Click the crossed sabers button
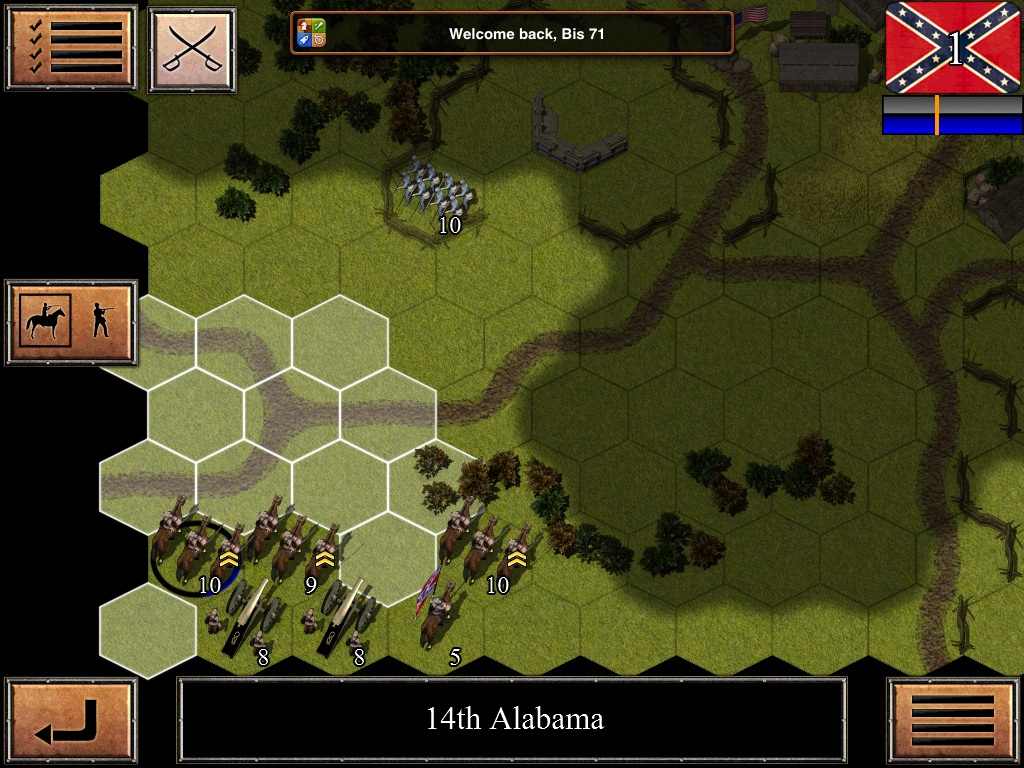This screenshot has width=1024, height=768. click(192, 49)
